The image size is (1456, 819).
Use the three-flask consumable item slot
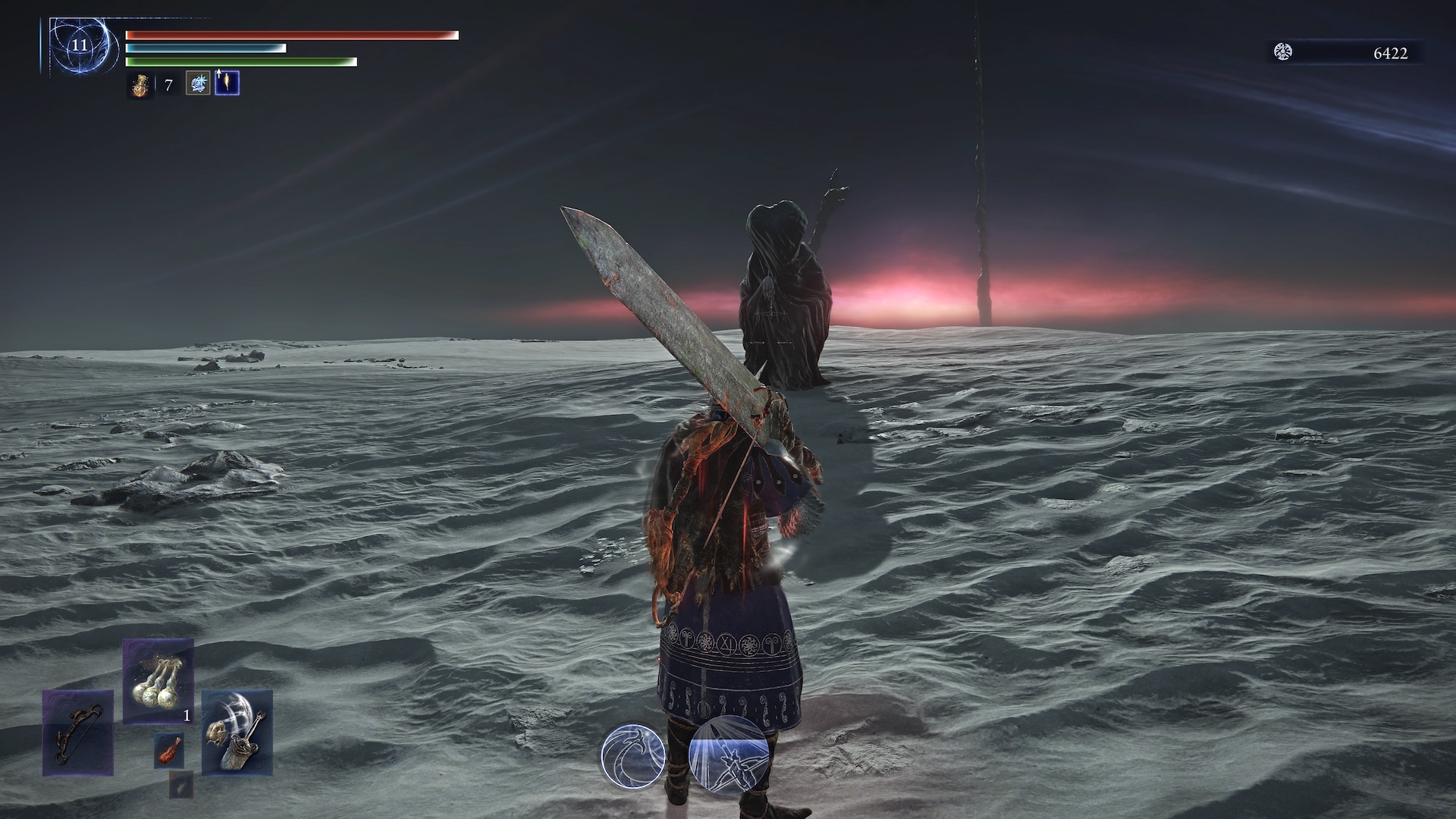158,681
